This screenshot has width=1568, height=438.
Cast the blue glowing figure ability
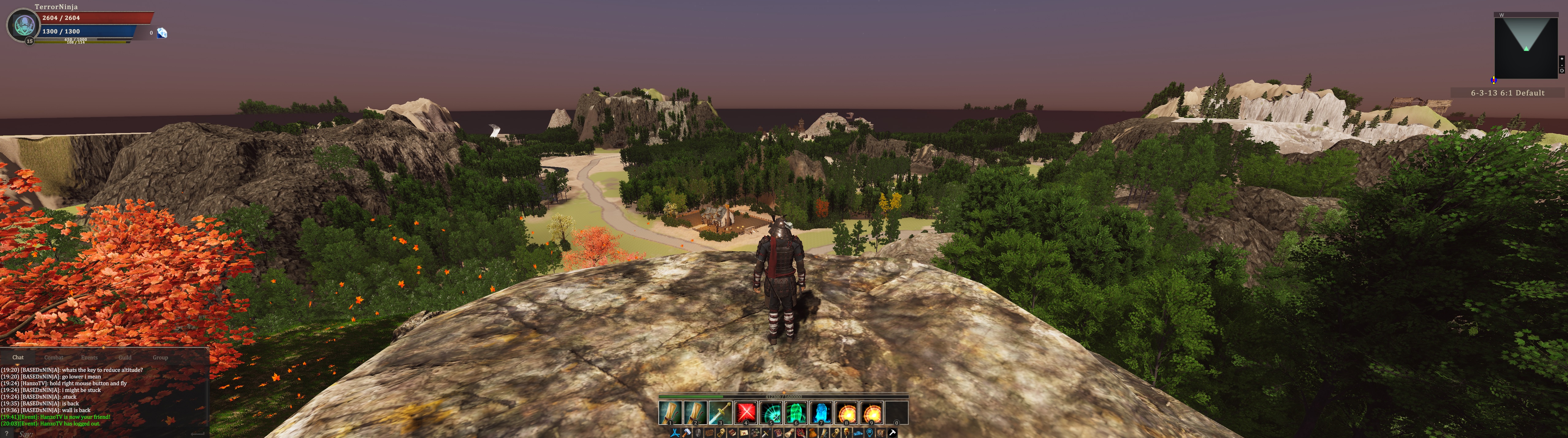coord(821,413)
